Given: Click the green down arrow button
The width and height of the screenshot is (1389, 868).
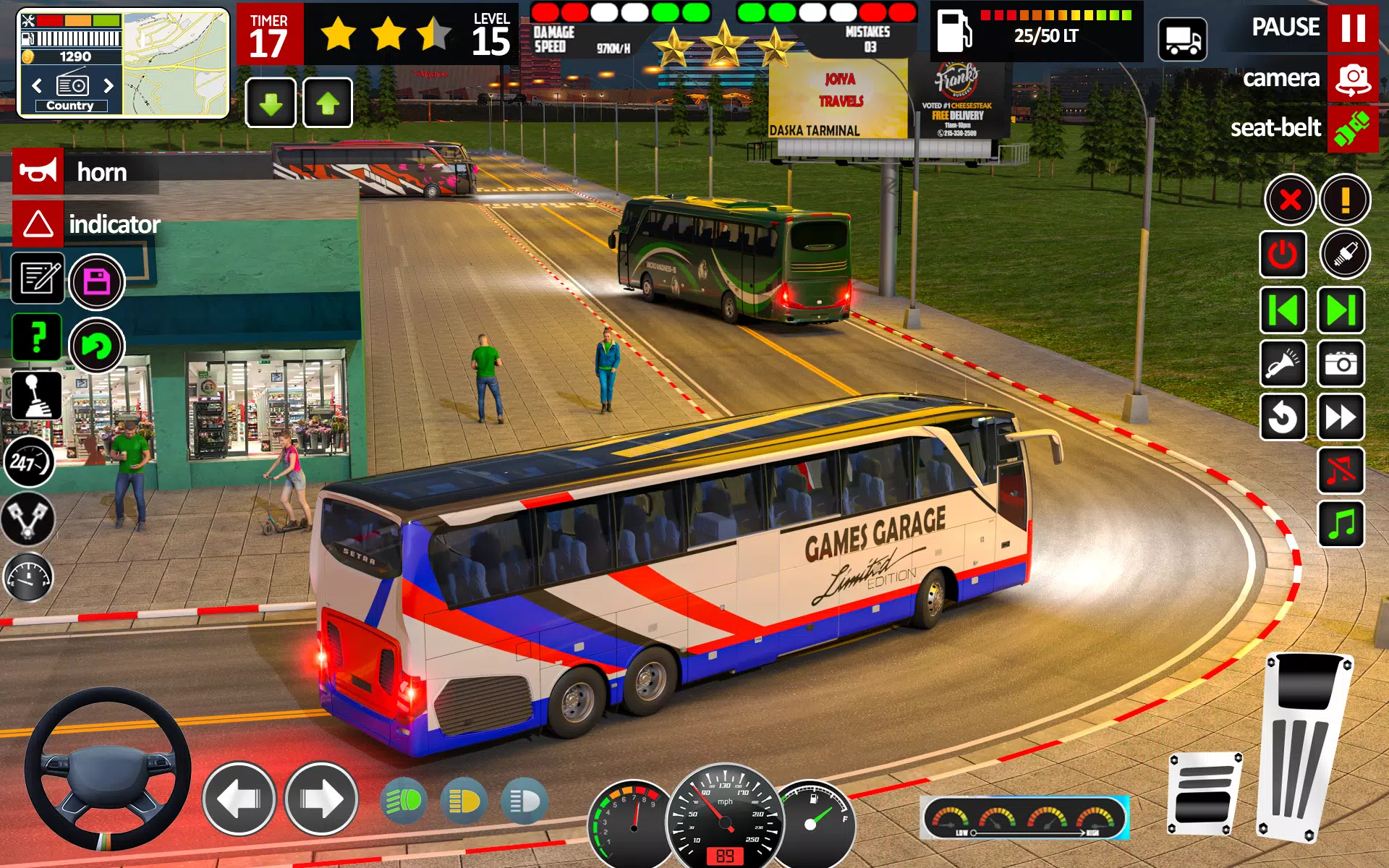Looking at the screenshot, I should tap(271, 103).
